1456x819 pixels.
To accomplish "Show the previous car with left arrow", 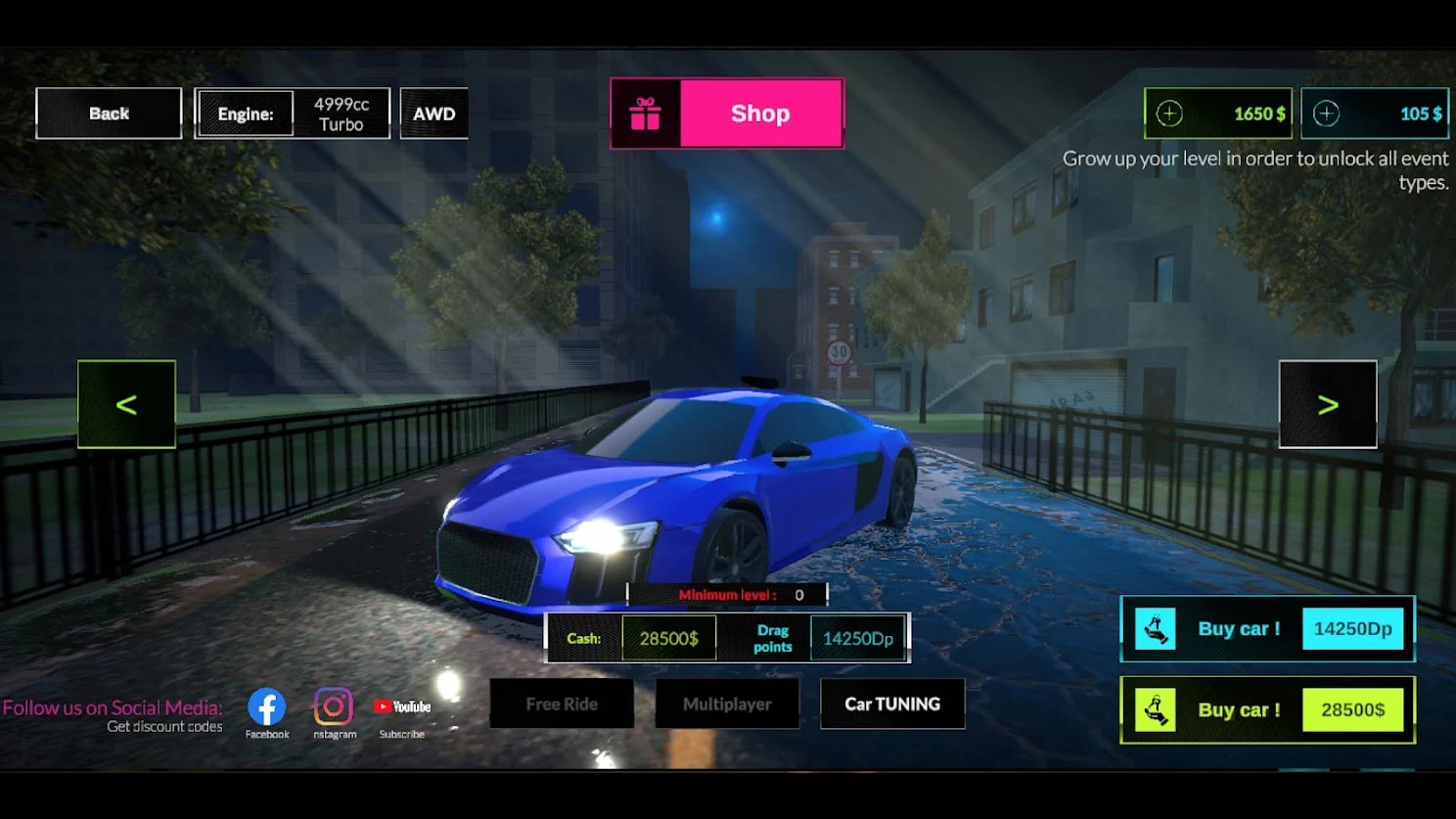I will coord(126,404).
